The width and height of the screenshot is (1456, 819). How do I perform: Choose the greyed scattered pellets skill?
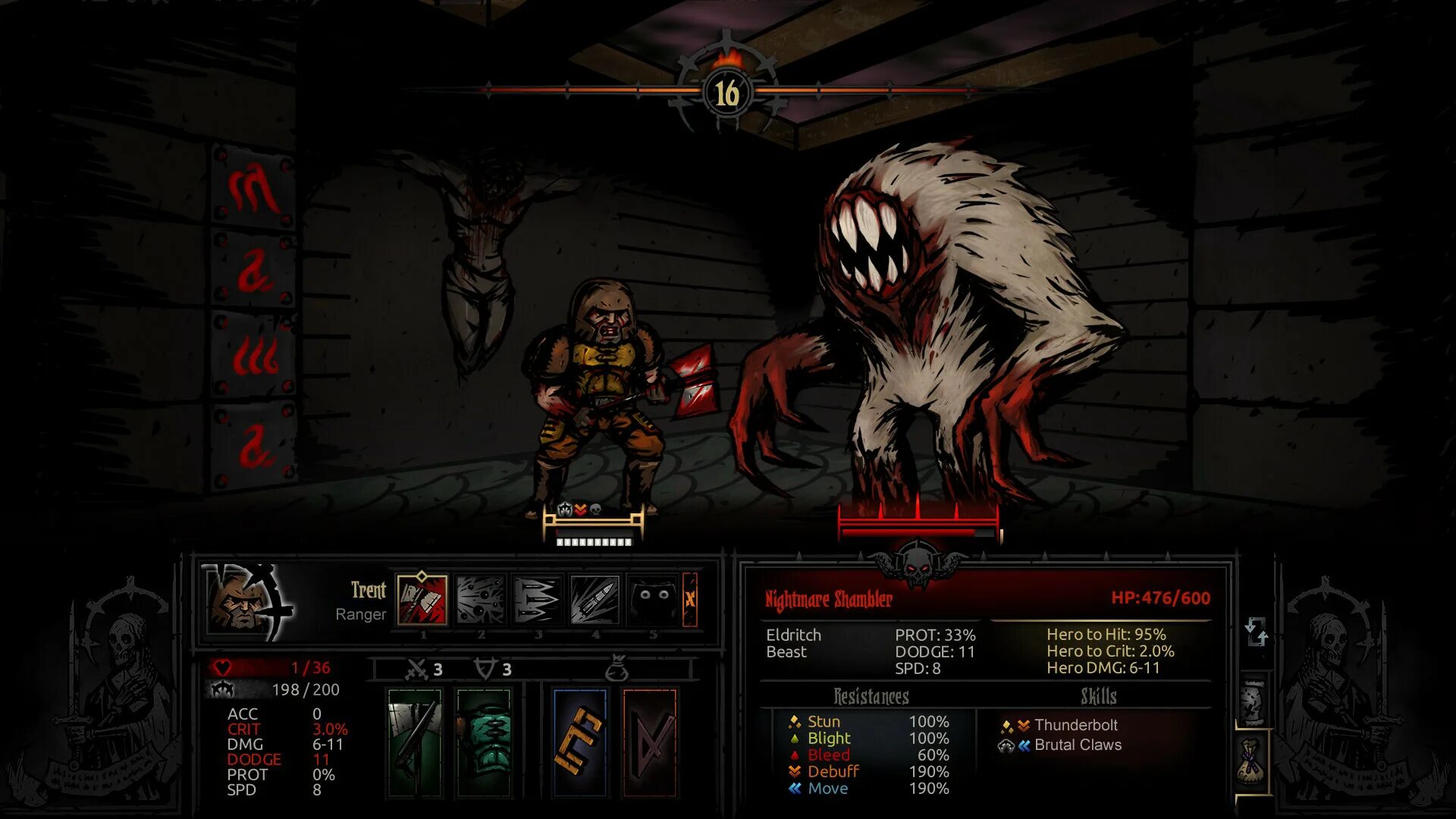coord(480,600)
